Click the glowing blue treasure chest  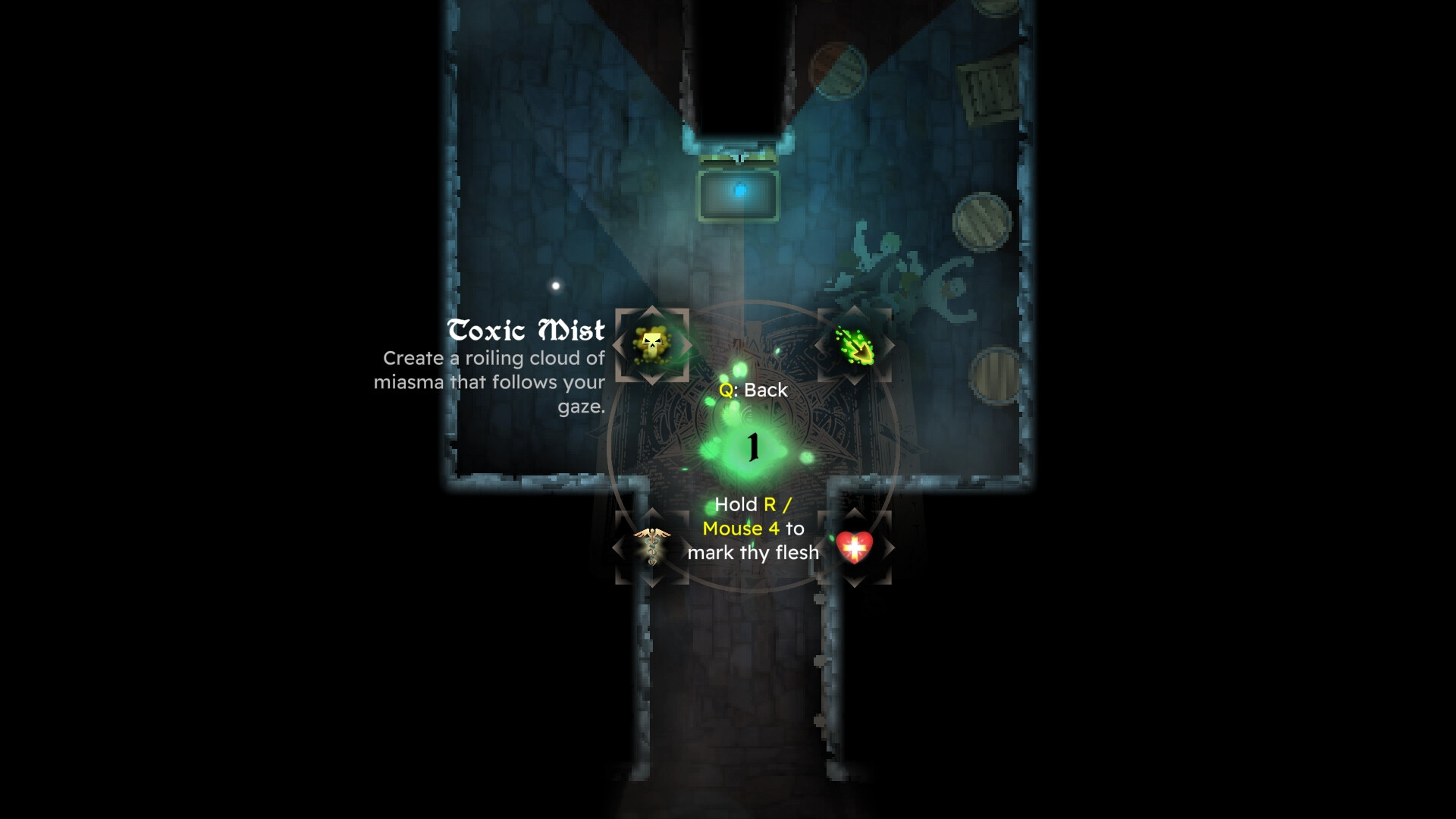click(x=739, y=196)
